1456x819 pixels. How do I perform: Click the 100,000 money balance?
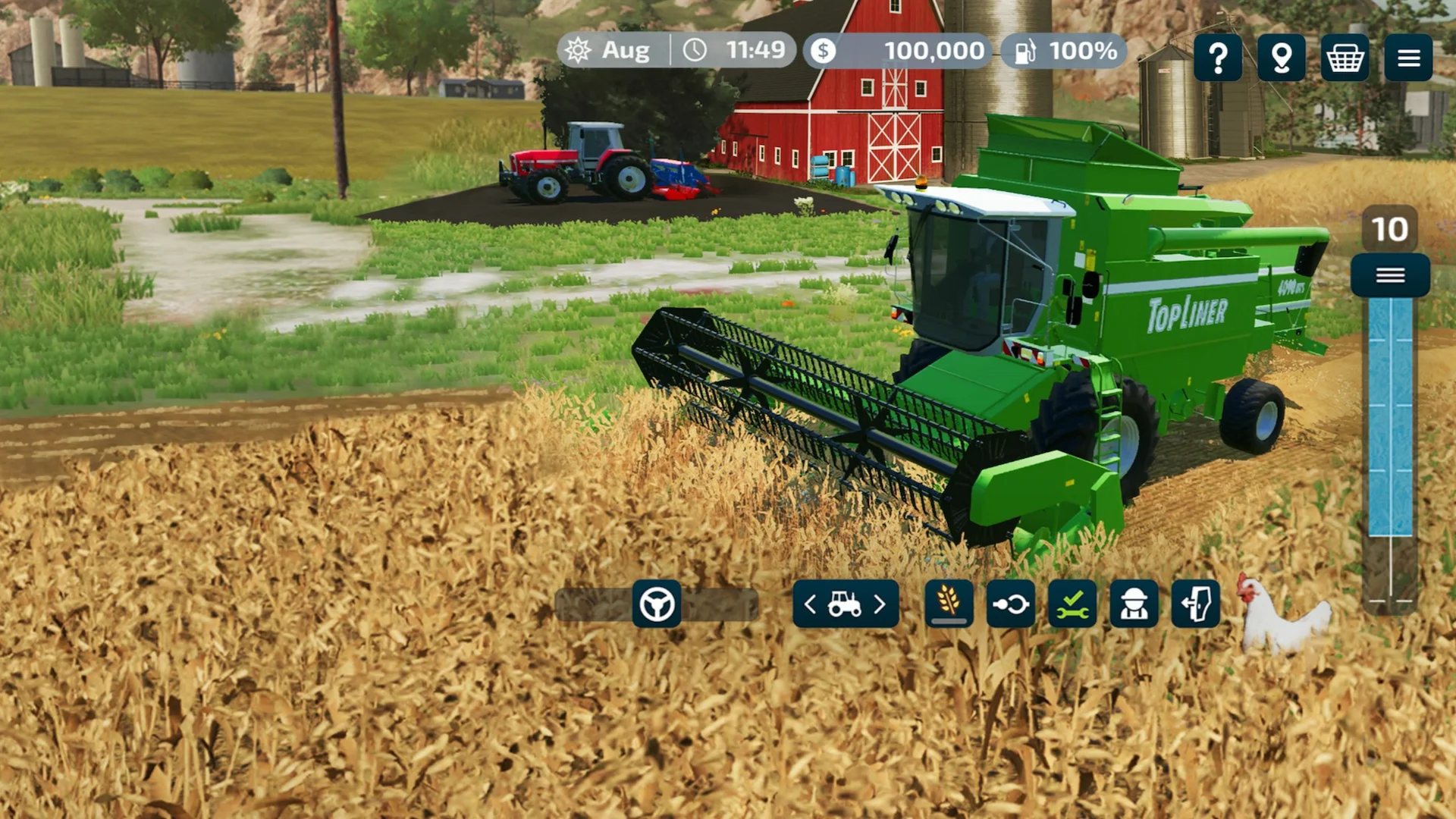[x=902, y=51]
